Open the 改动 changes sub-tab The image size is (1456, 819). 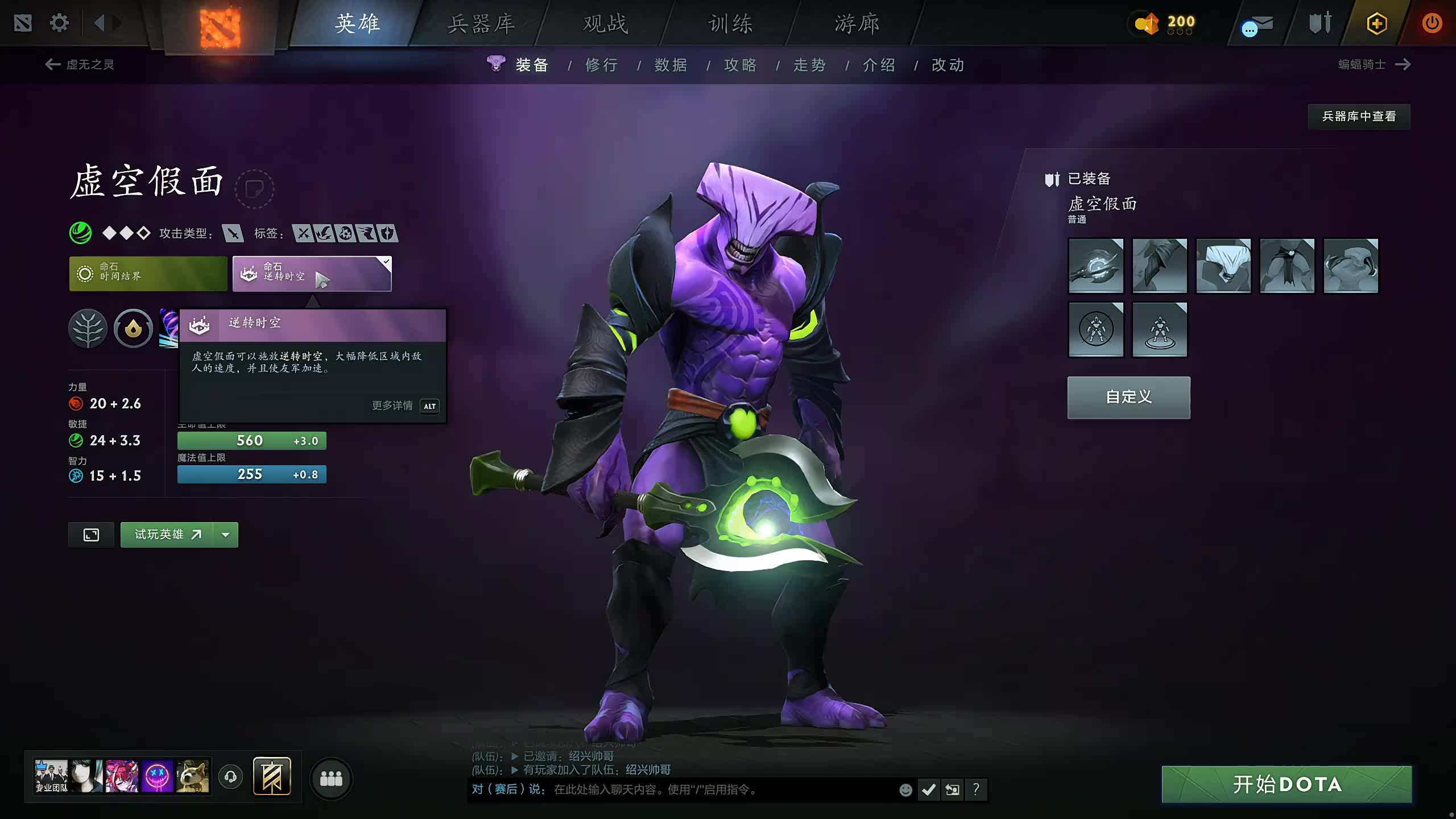coord(948,65)
